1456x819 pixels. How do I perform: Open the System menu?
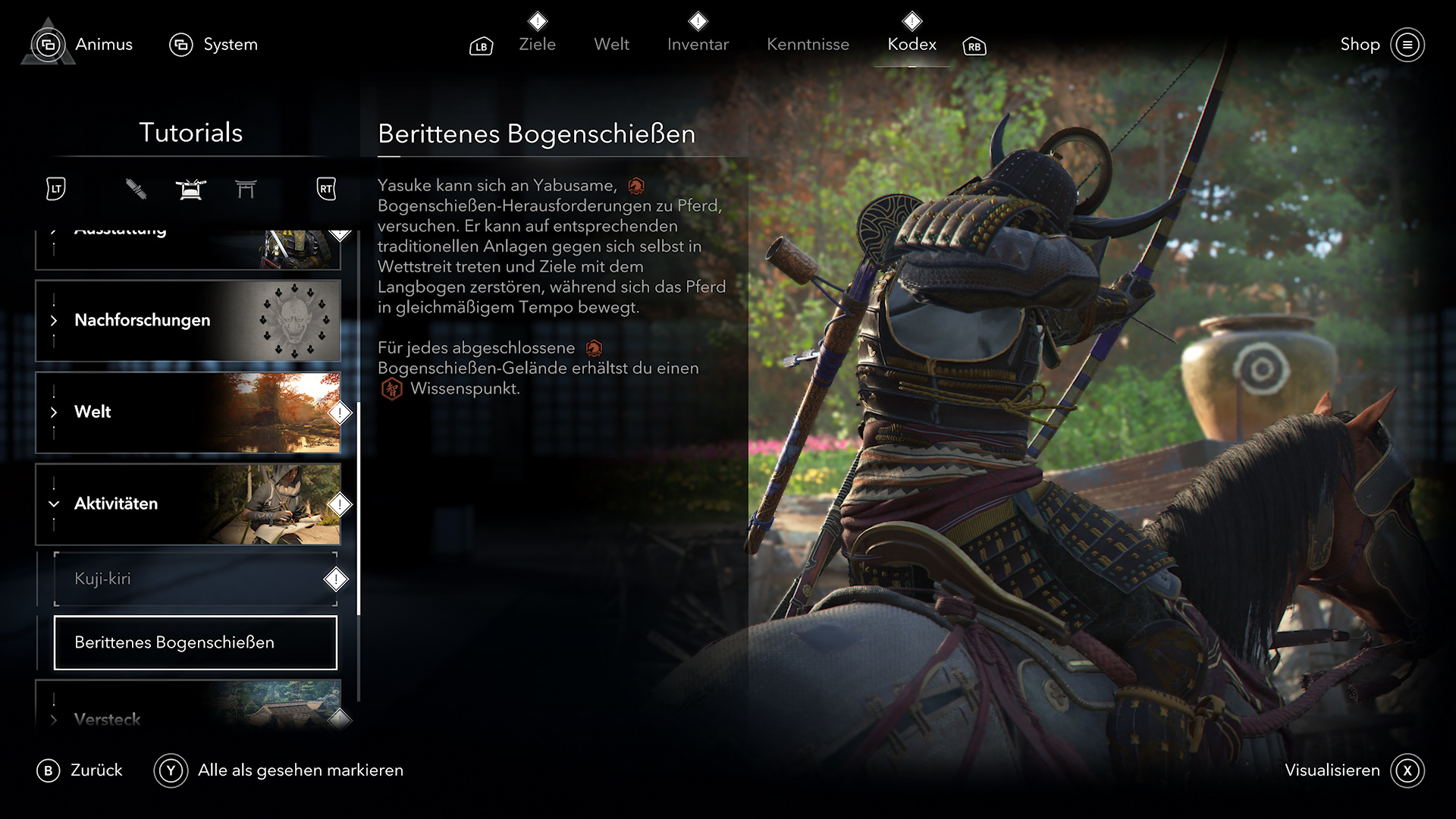pos(214,45)
